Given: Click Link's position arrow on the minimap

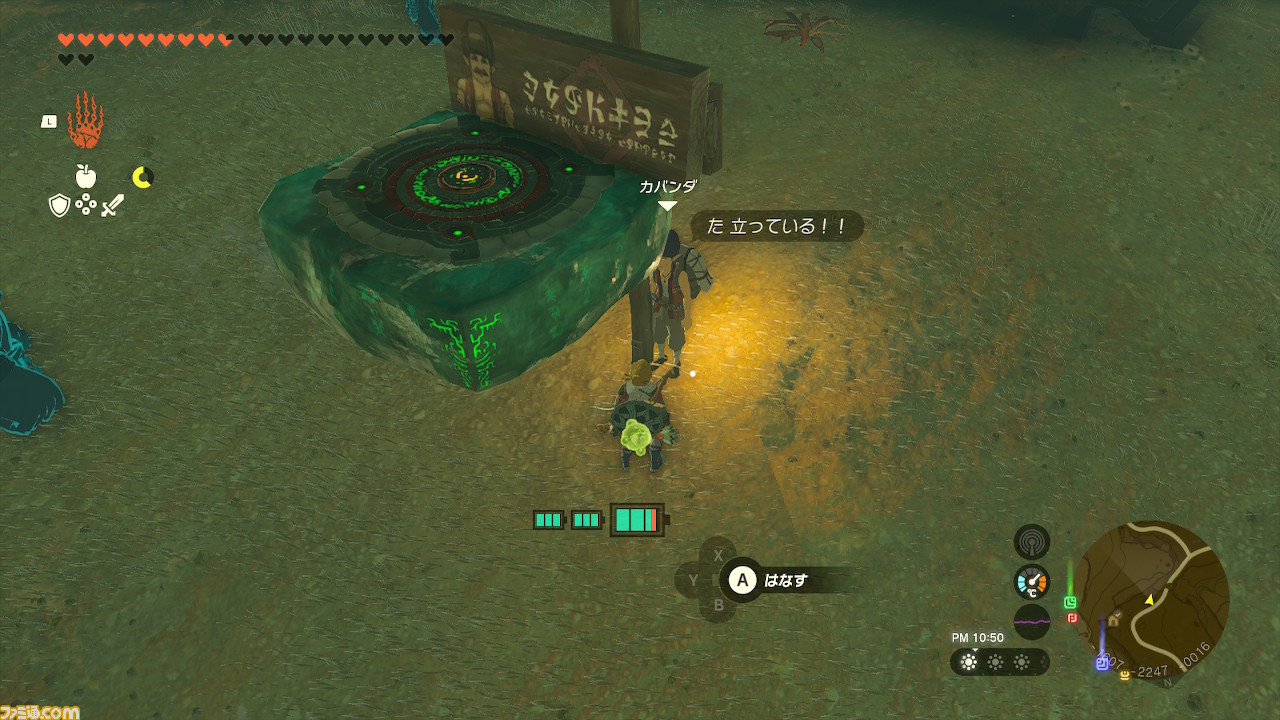Looking at the screenshot, I should tap(1150, 600).
